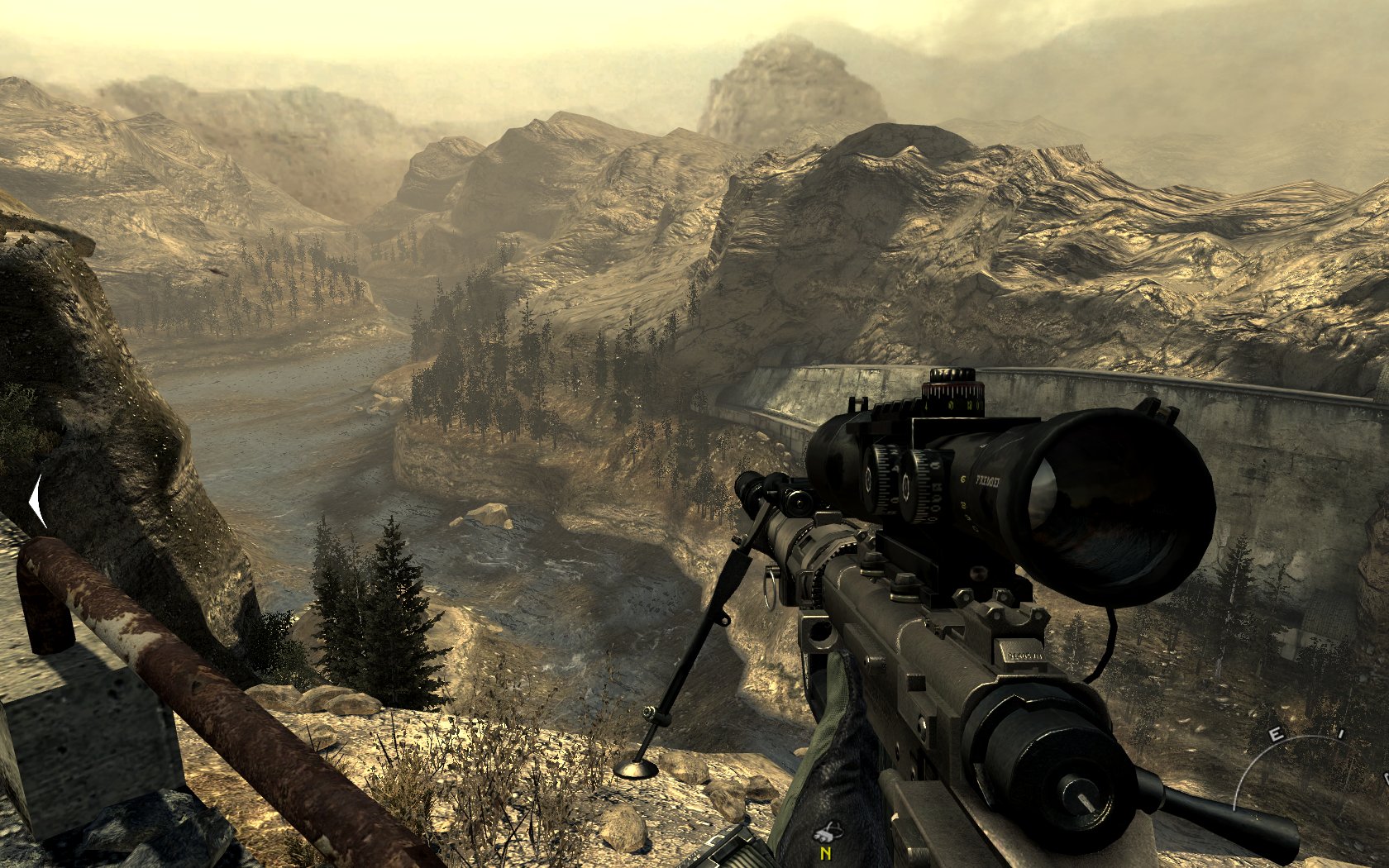Click the night vision goggles icon
The width and height of the screenshot is (1389, 868).
pyautogui.click(x=826, y=832)
